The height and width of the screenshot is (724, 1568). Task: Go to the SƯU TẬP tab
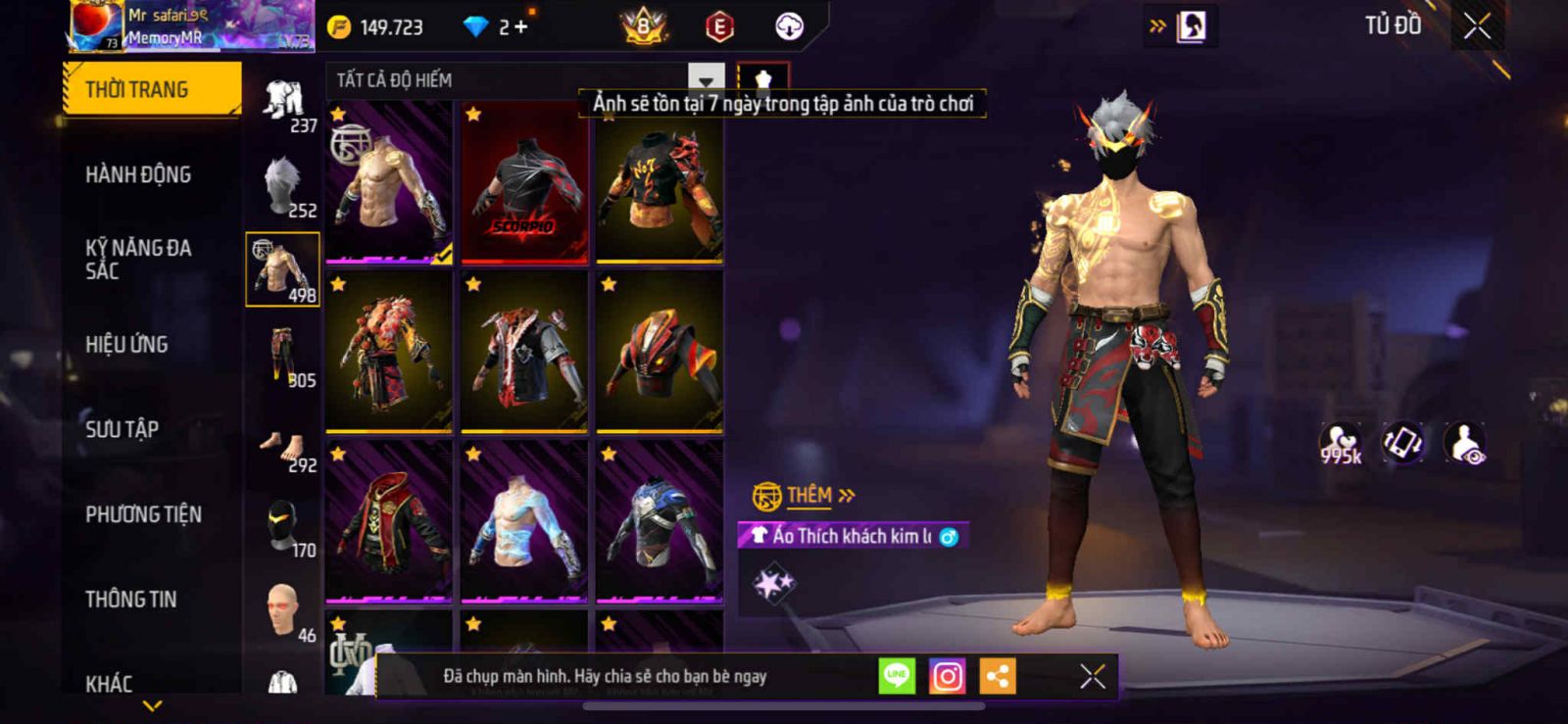pos(122,429)
